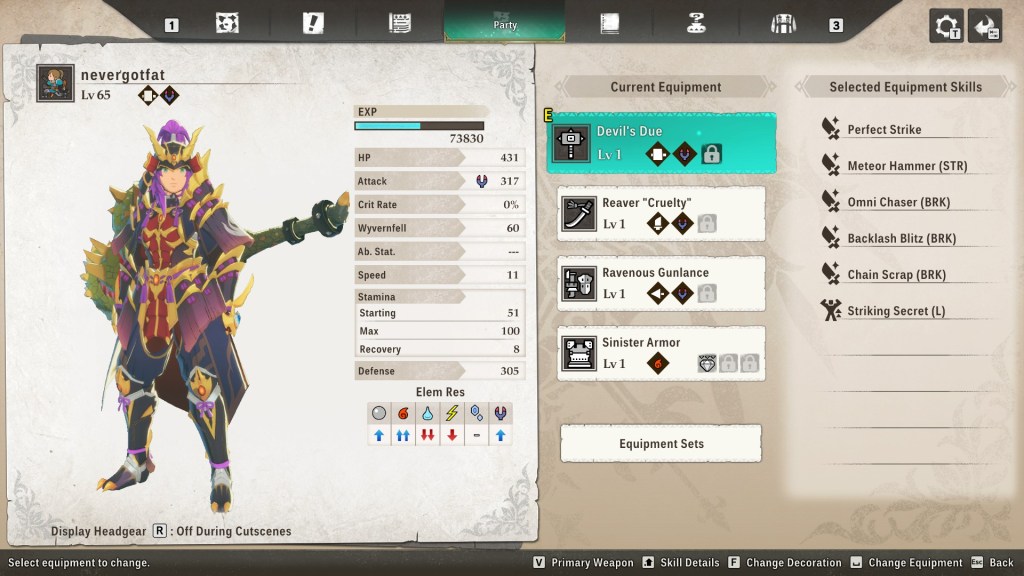Select the Omni Chaser (BRK) skill
Screen dimensions: 1024x576
[x=898, y=202]
